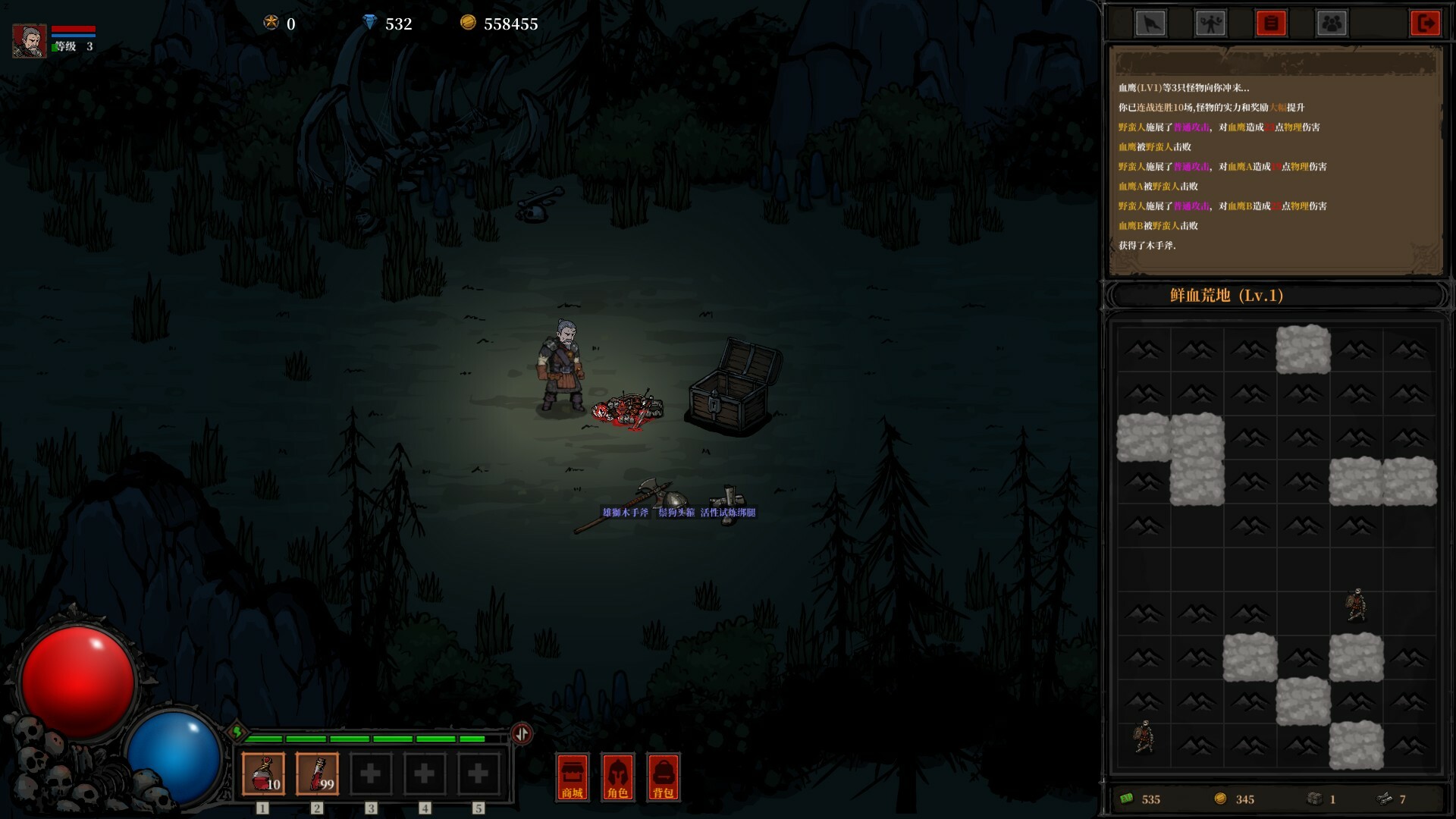Open the 商城 shop panel
This screenshot has height=819, width=1456.
pyautogui.click(x=572, y=777)
